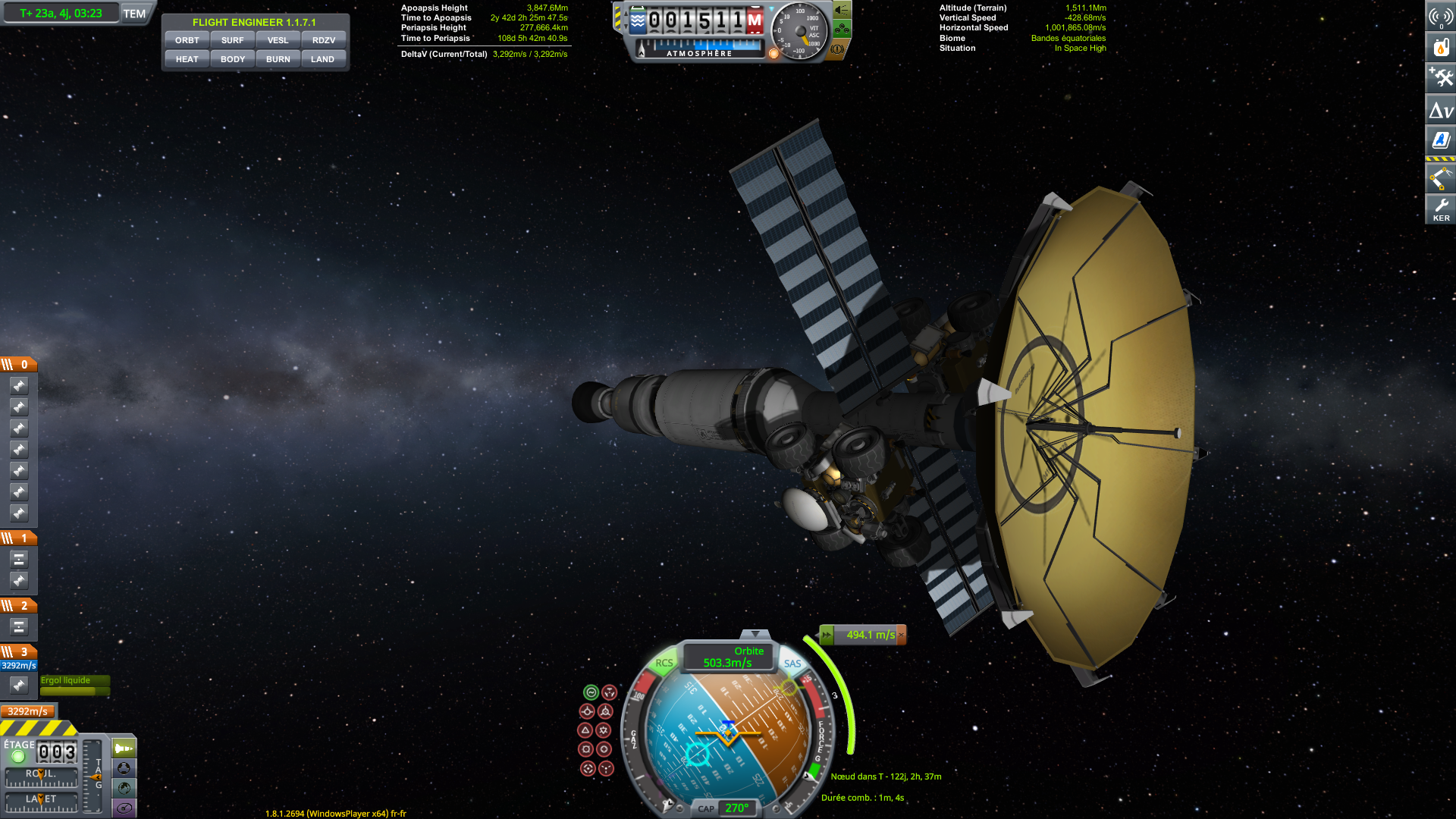Toggle the ORBT section in Flight Engineer

tap(187, 40)
